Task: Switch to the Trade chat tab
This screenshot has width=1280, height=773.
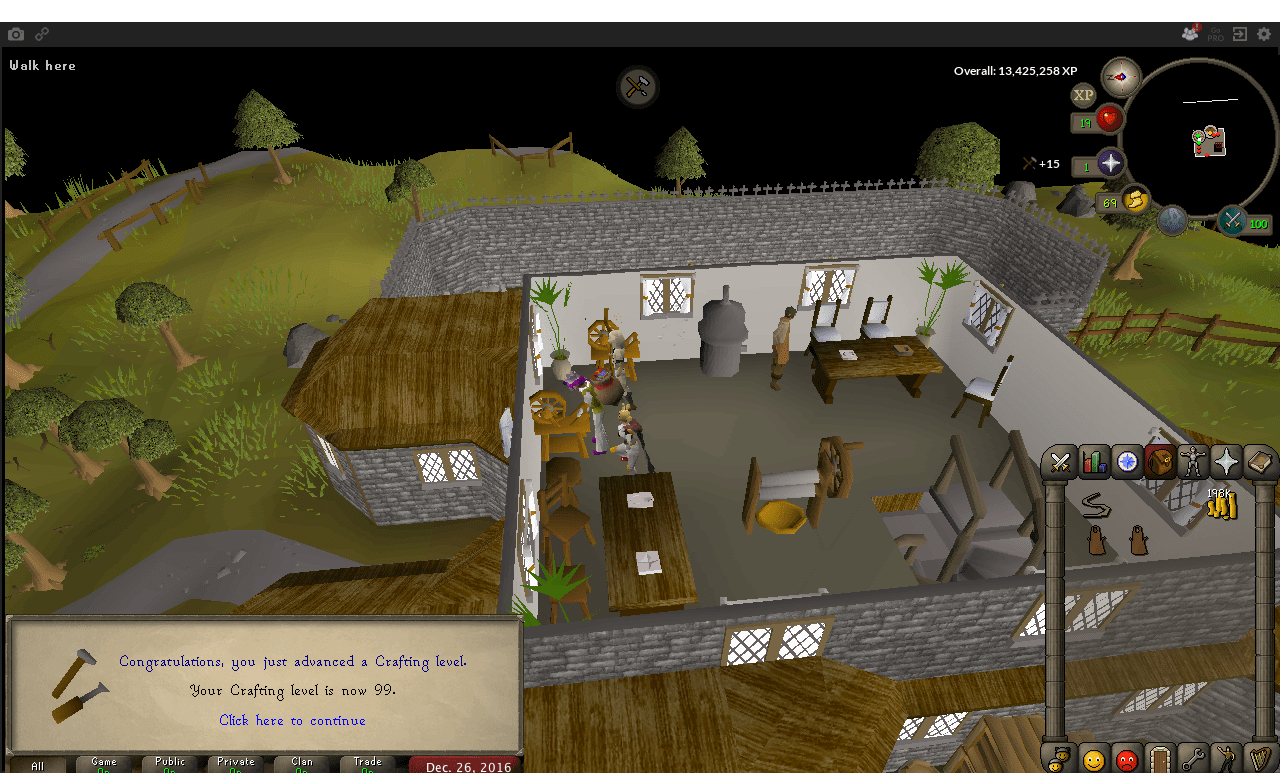Action: 367,763
